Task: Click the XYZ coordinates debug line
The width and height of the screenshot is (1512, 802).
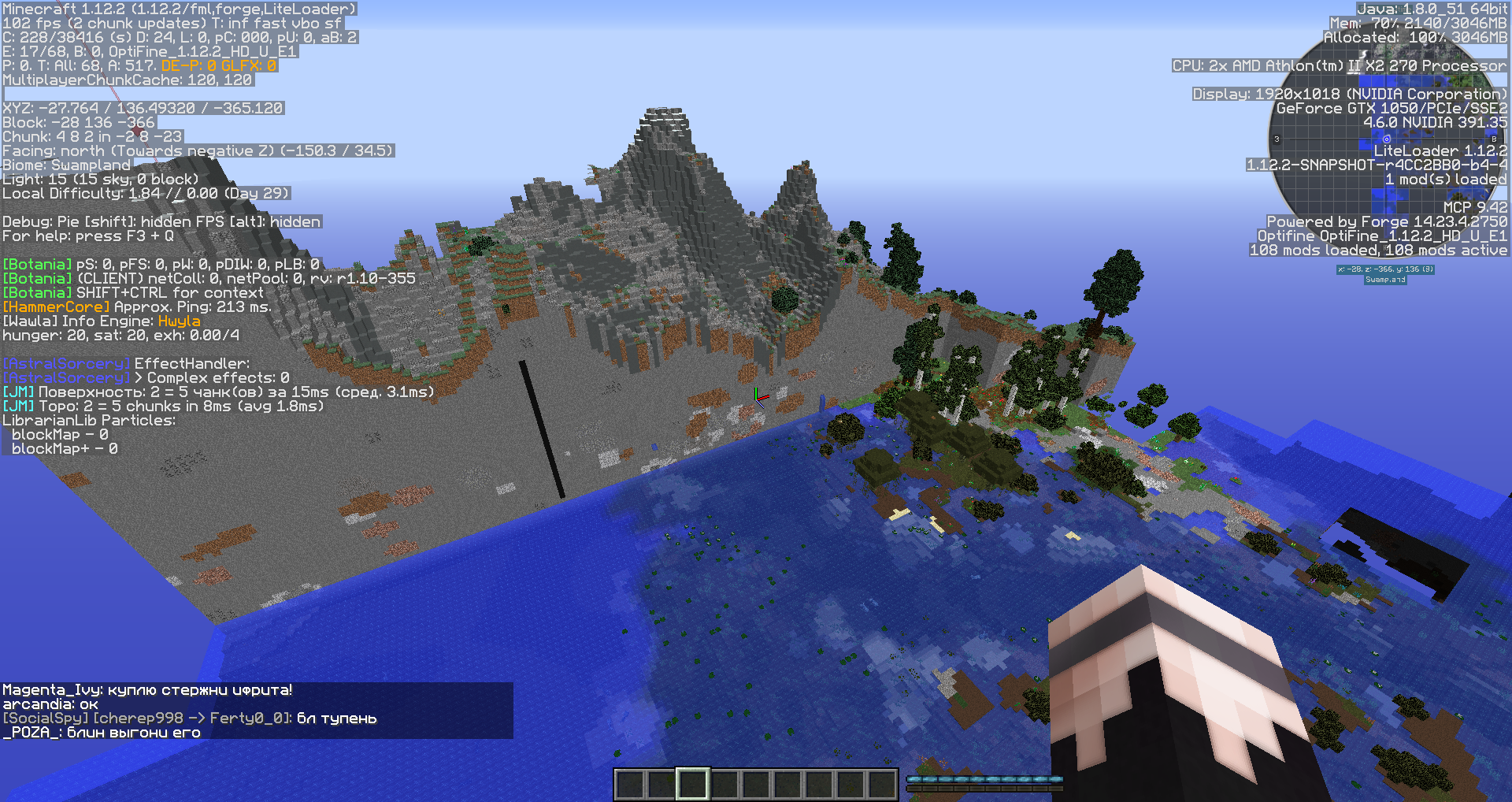Action: pos(142,108)
